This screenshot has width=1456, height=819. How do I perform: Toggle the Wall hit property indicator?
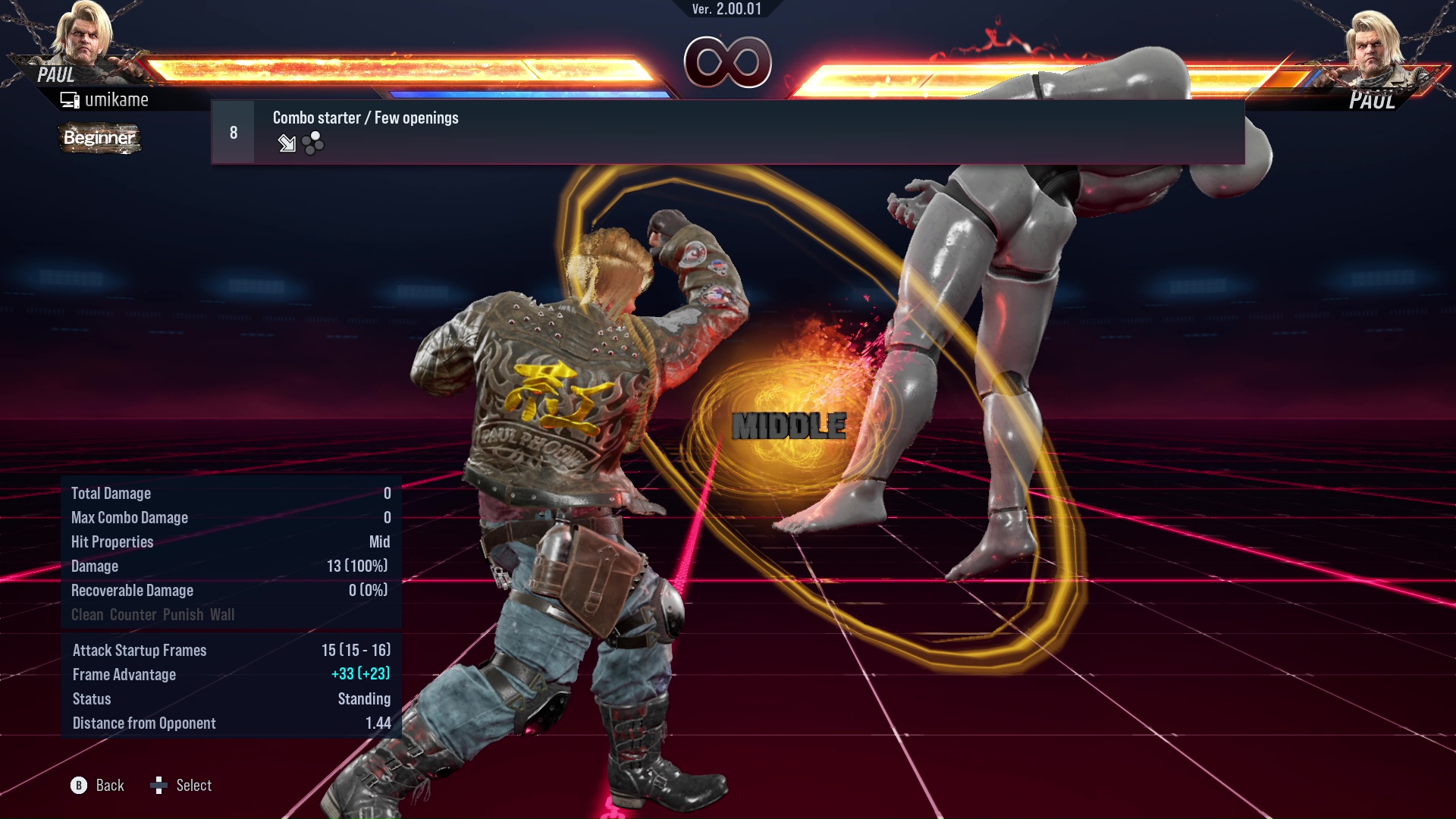223,614
